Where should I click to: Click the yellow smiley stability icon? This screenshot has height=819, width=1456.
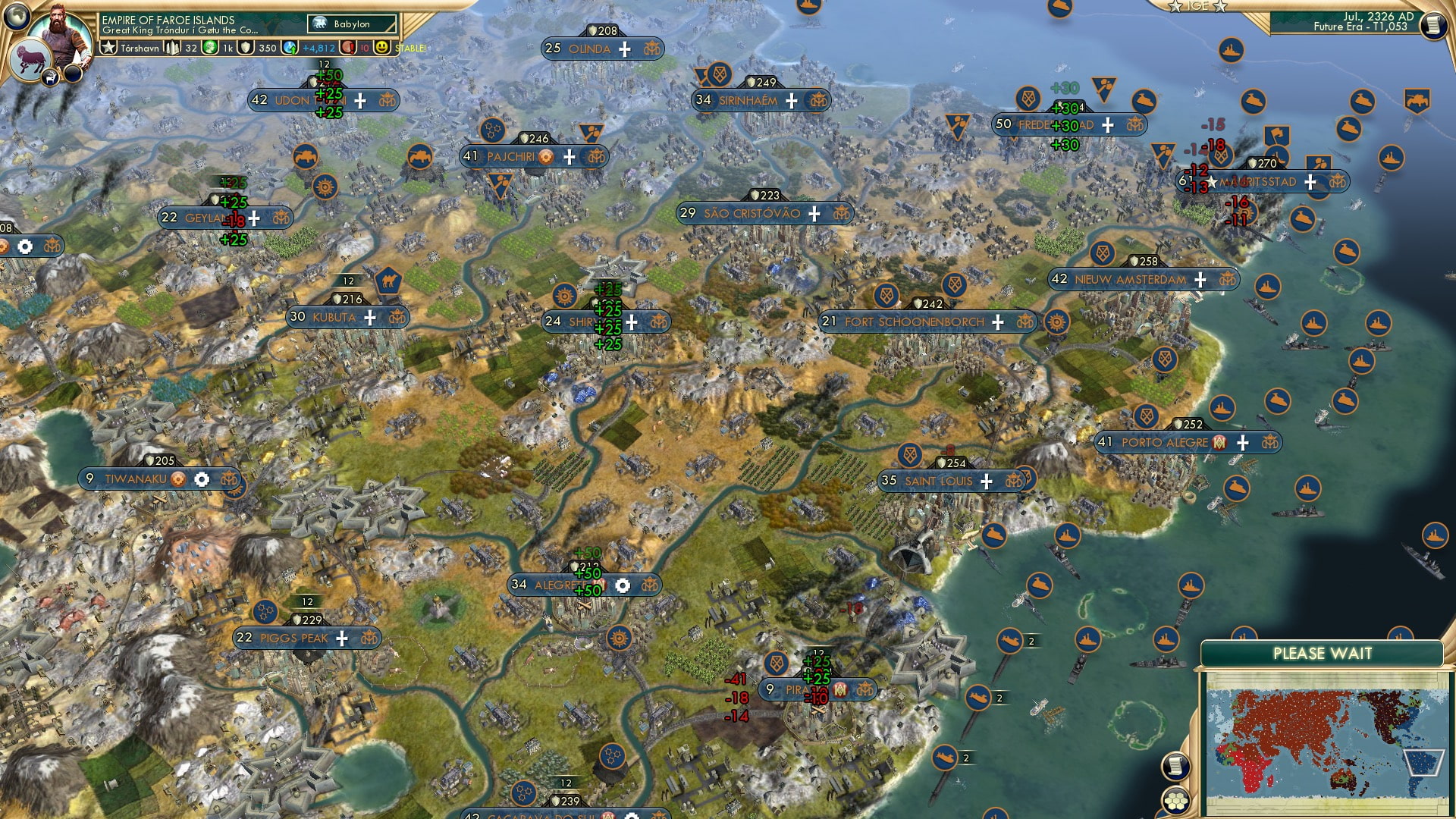pyautogui.click(x=381, y=48)
